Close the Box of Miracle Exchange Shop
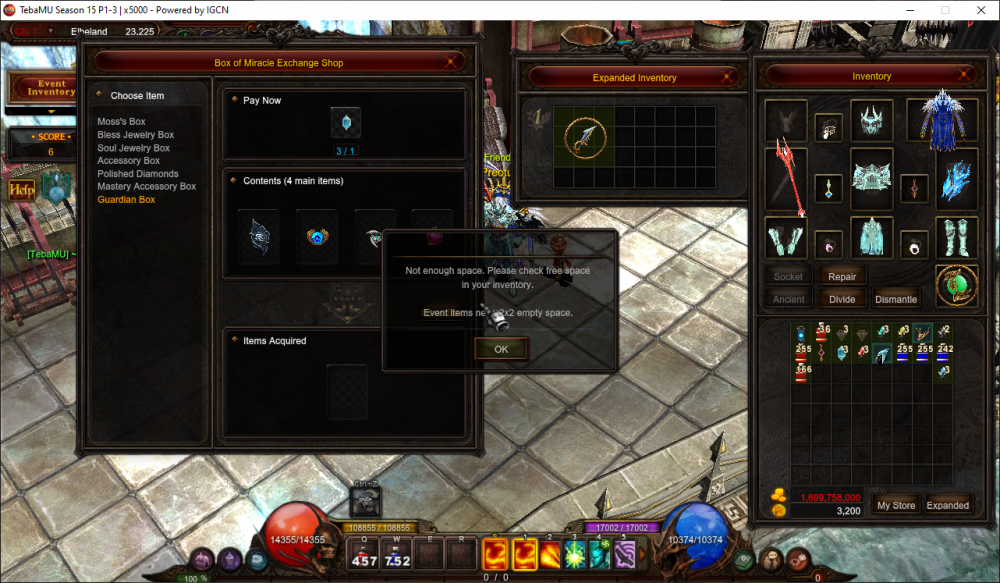Screen dimensions: 1000x583 point(453,63)
